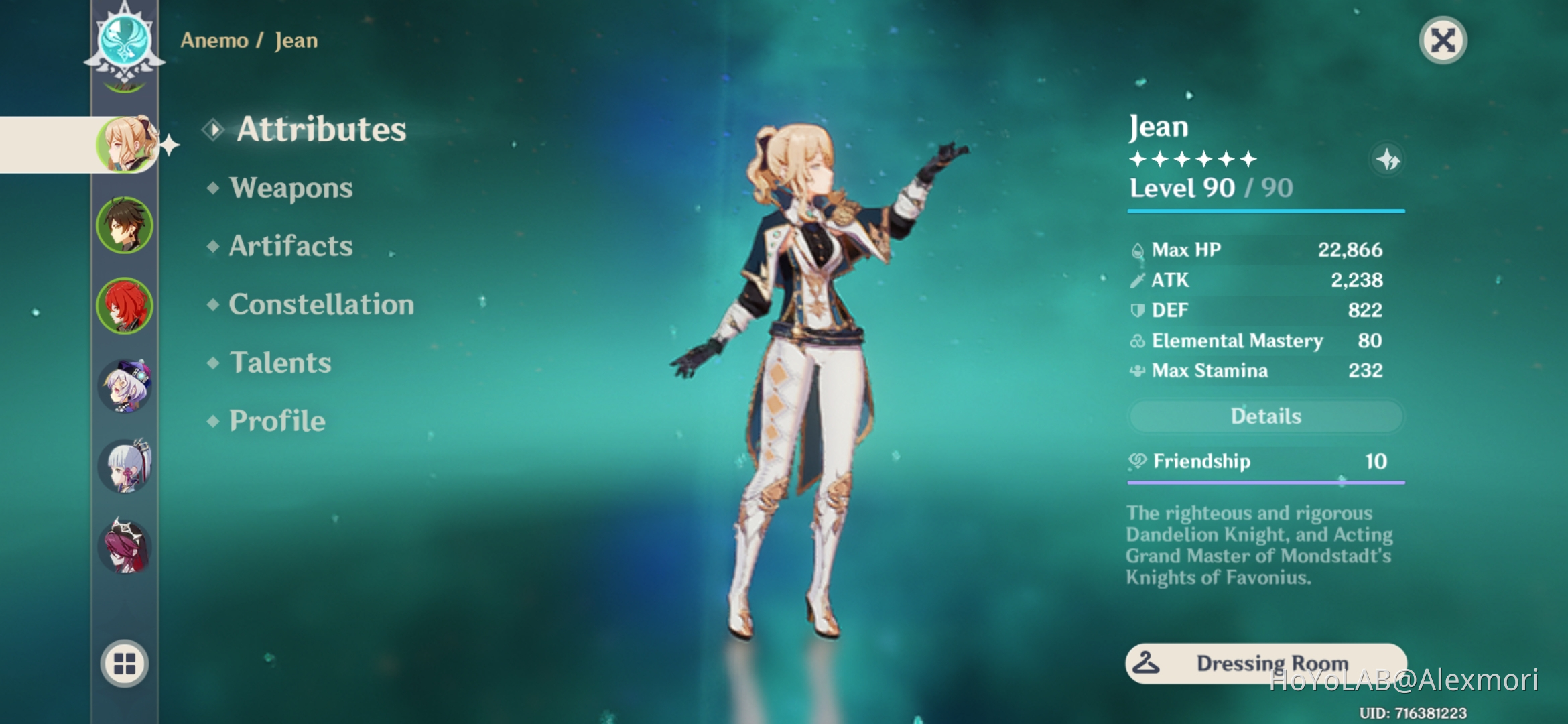The height and width of the screenshot is (724, 1568).
Task: Open the Weapons section
Action: [x=289, y=188]
